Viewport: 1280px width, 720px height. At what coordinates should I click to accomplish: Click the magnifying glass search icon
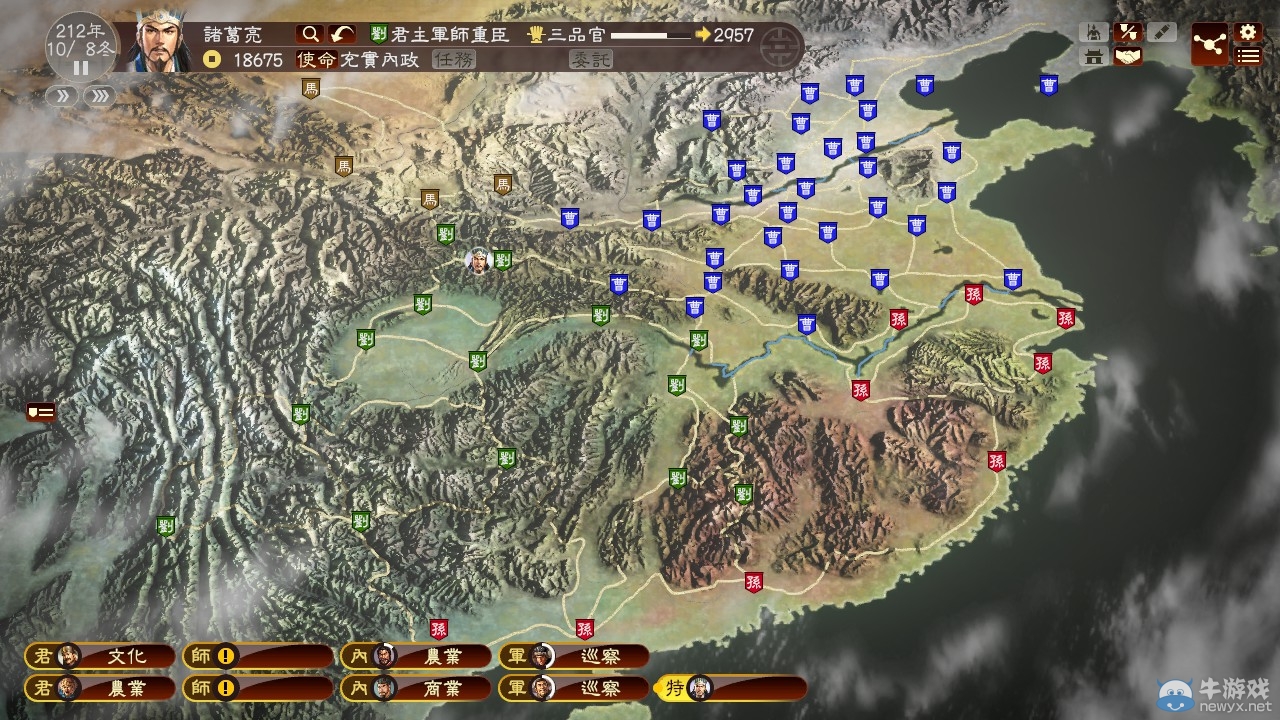[x=311, y=33]
